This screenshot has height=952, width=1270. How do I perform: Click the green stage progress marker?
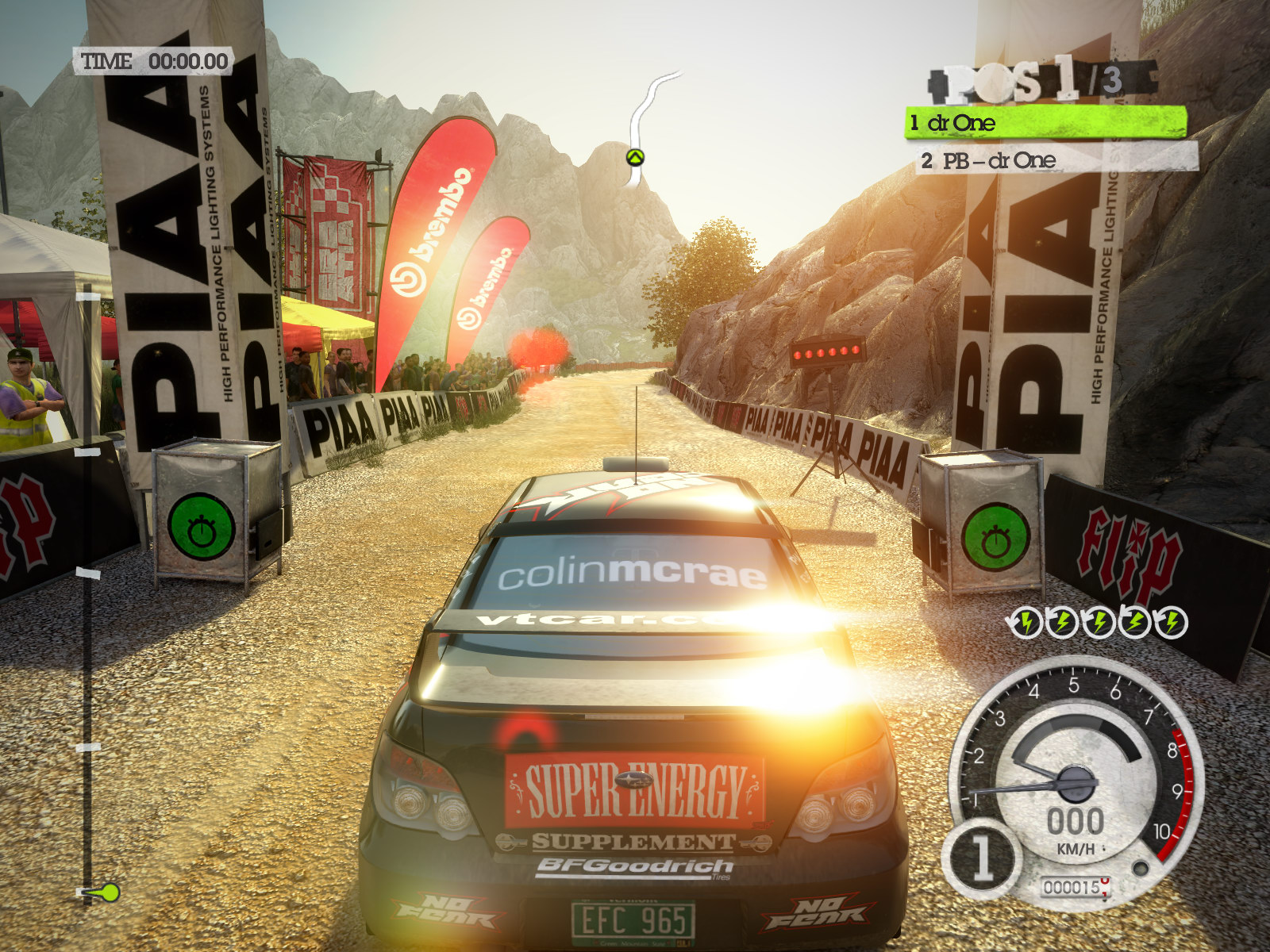coord(104,892)
